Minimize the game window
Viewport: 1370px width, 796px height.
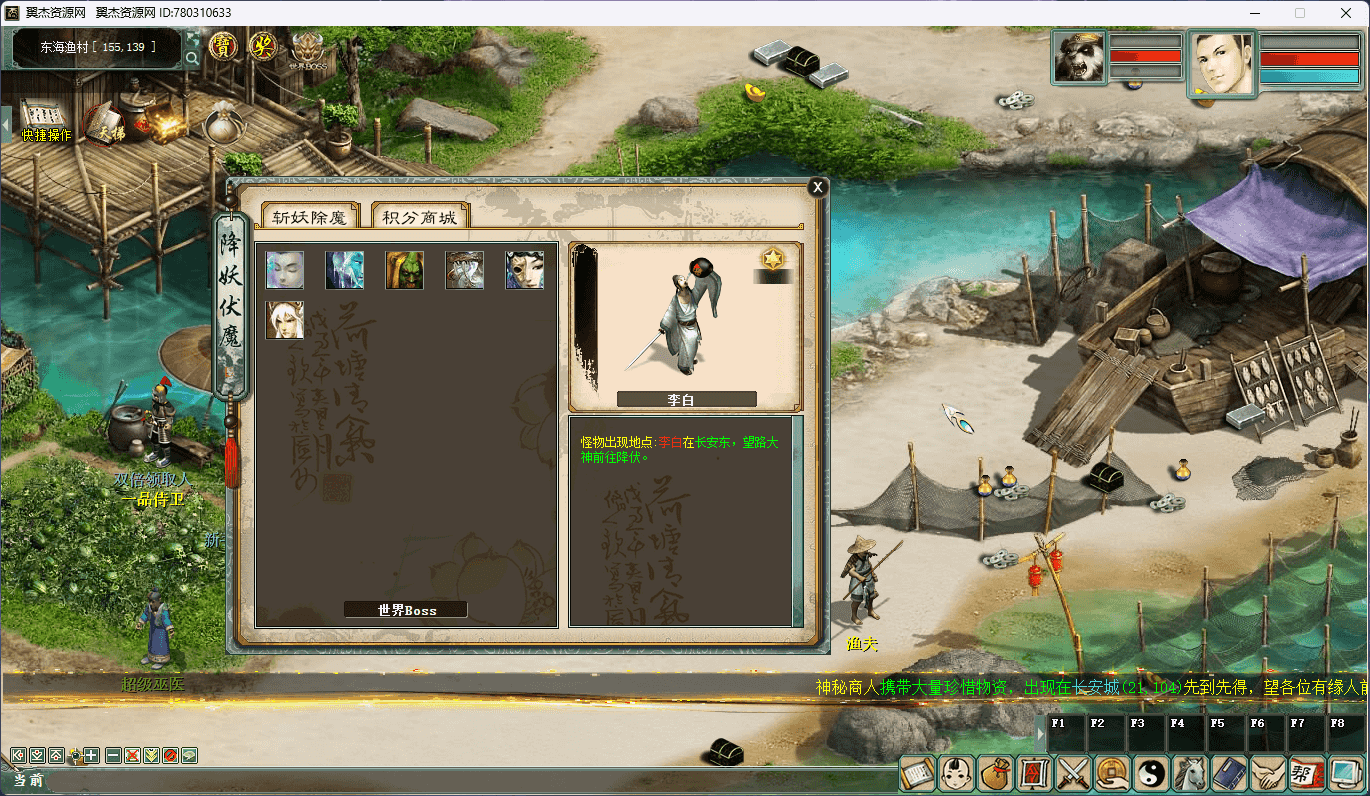tap(1253, 13)
